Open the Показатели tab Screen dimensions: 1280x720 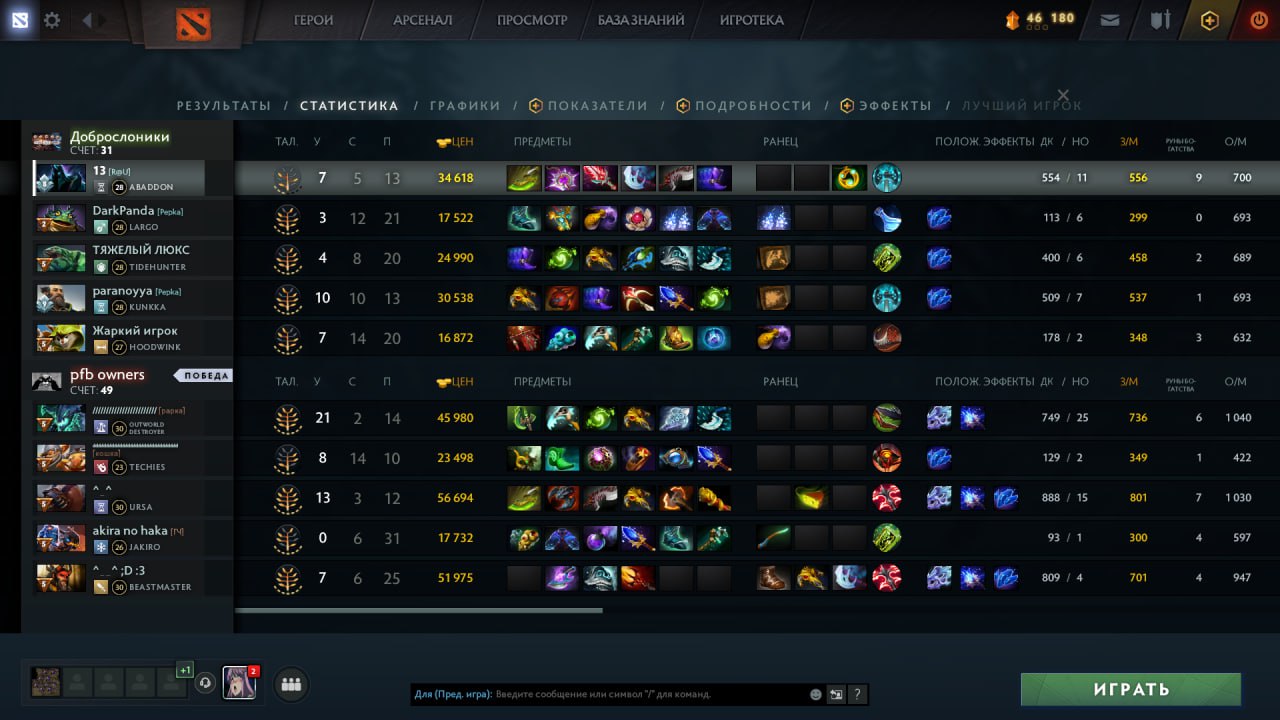597,105
